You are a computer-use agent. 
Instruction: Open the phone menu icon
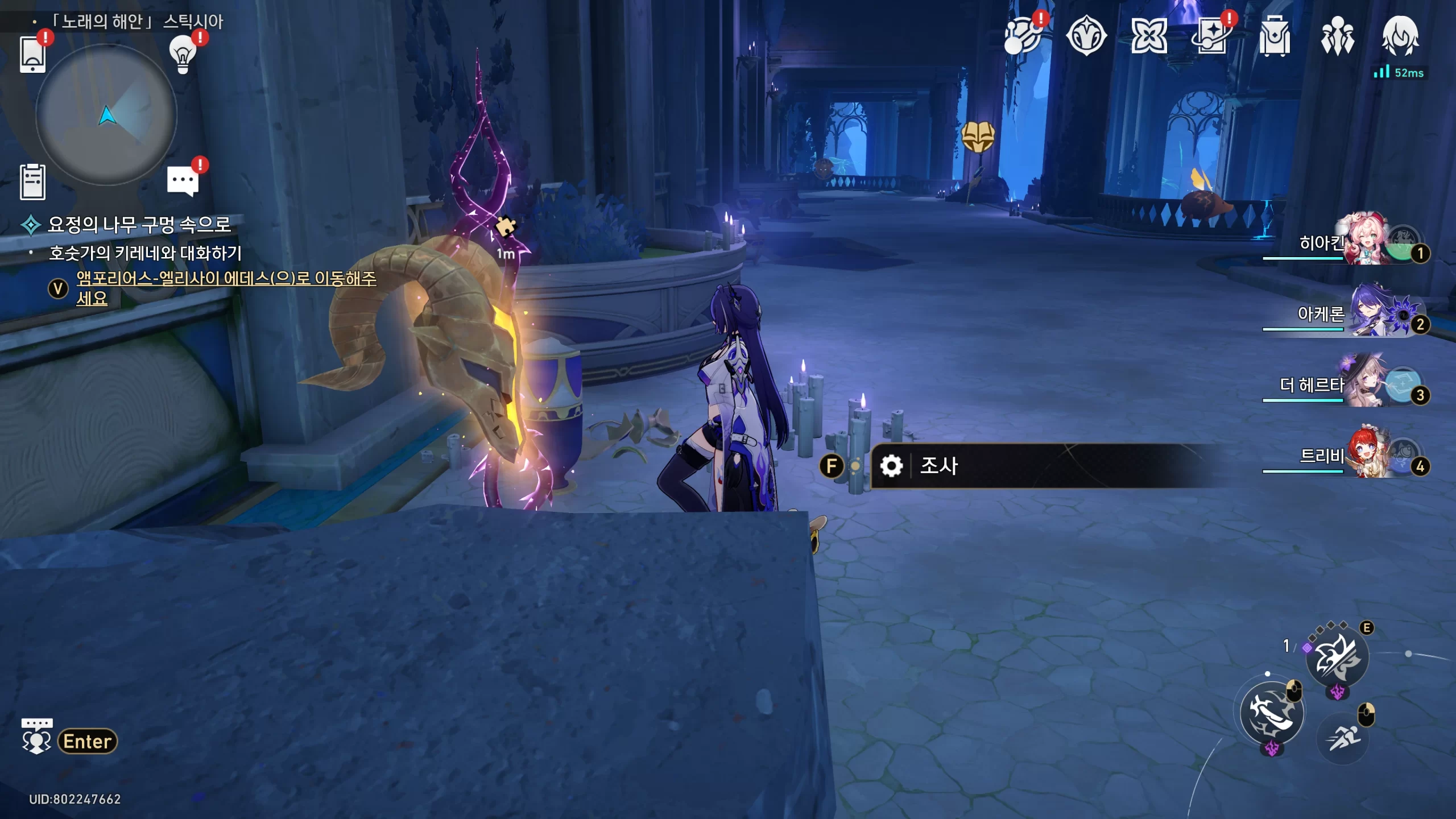click(32, 55)
